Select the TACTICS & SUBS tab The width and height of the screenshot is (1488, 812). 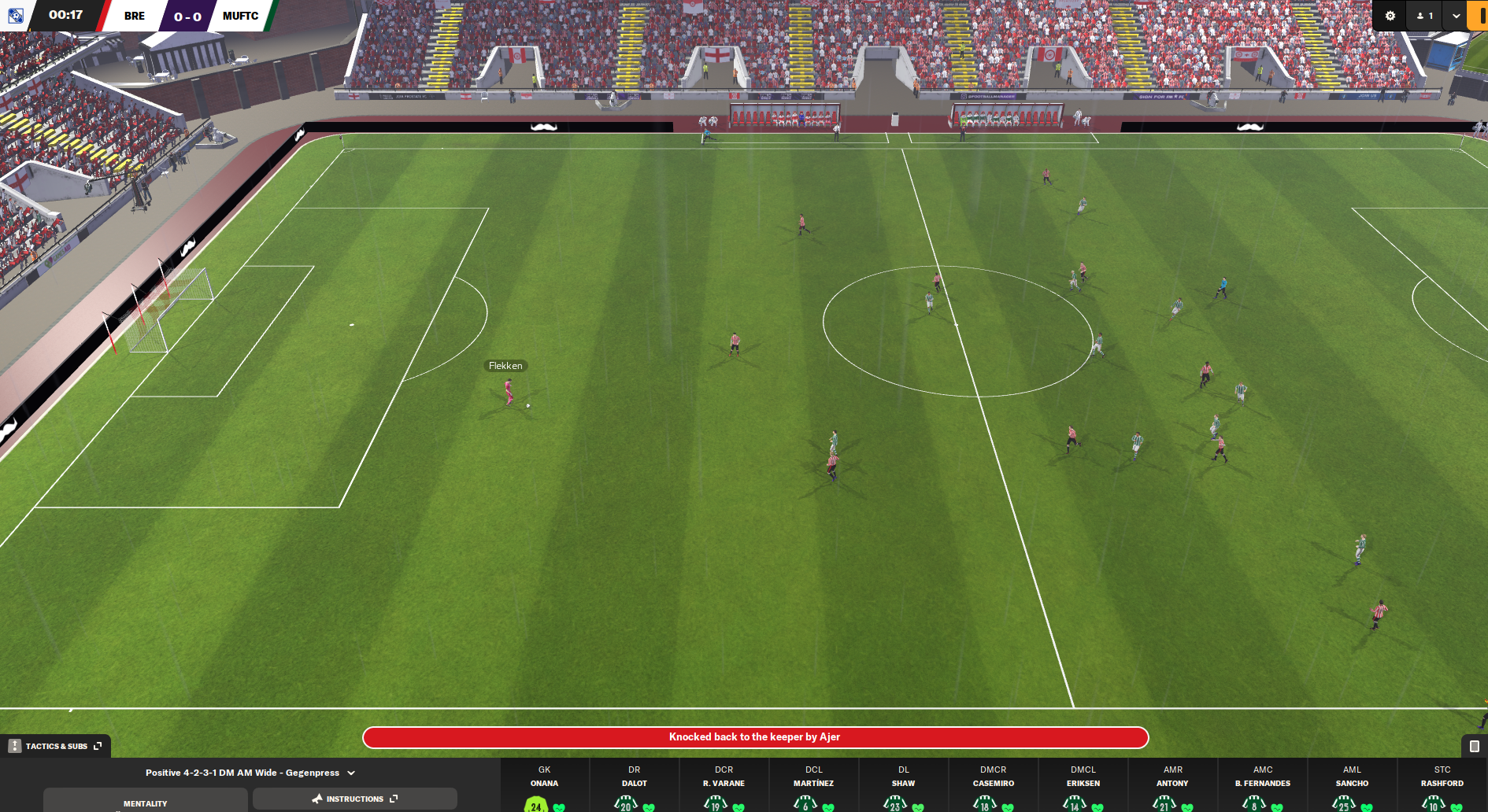55,744
